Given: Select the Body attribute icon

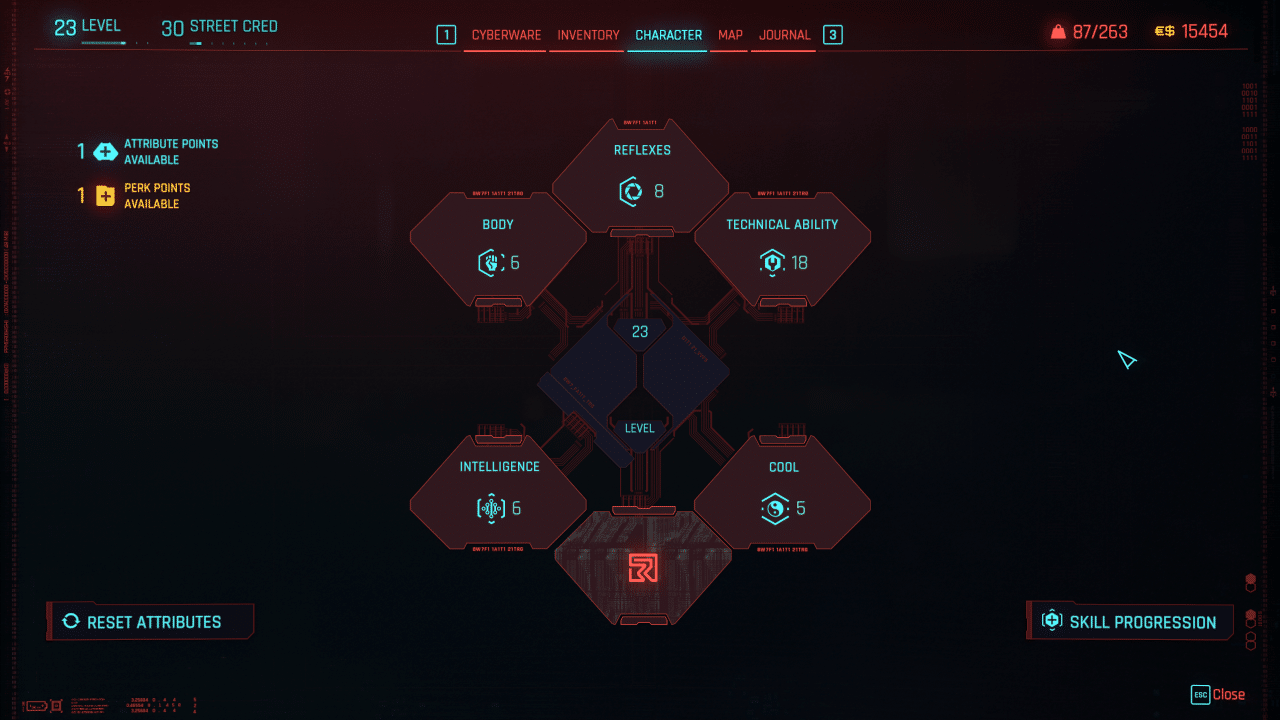Looking at the screenshot, I should coord(490,262).
